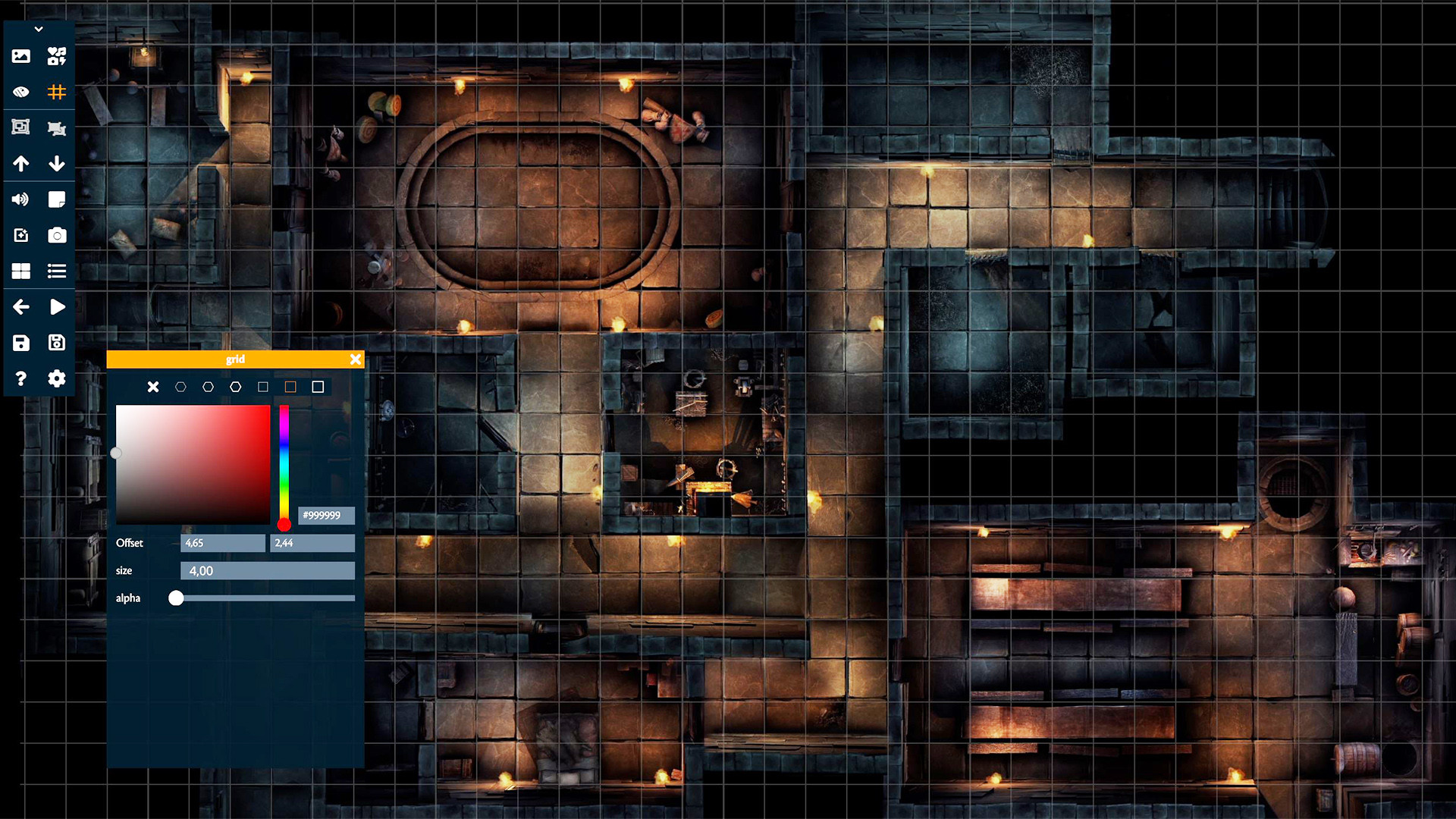Click the move layer up arrow
Viewport: 1456px width, 819px height.
20,163
